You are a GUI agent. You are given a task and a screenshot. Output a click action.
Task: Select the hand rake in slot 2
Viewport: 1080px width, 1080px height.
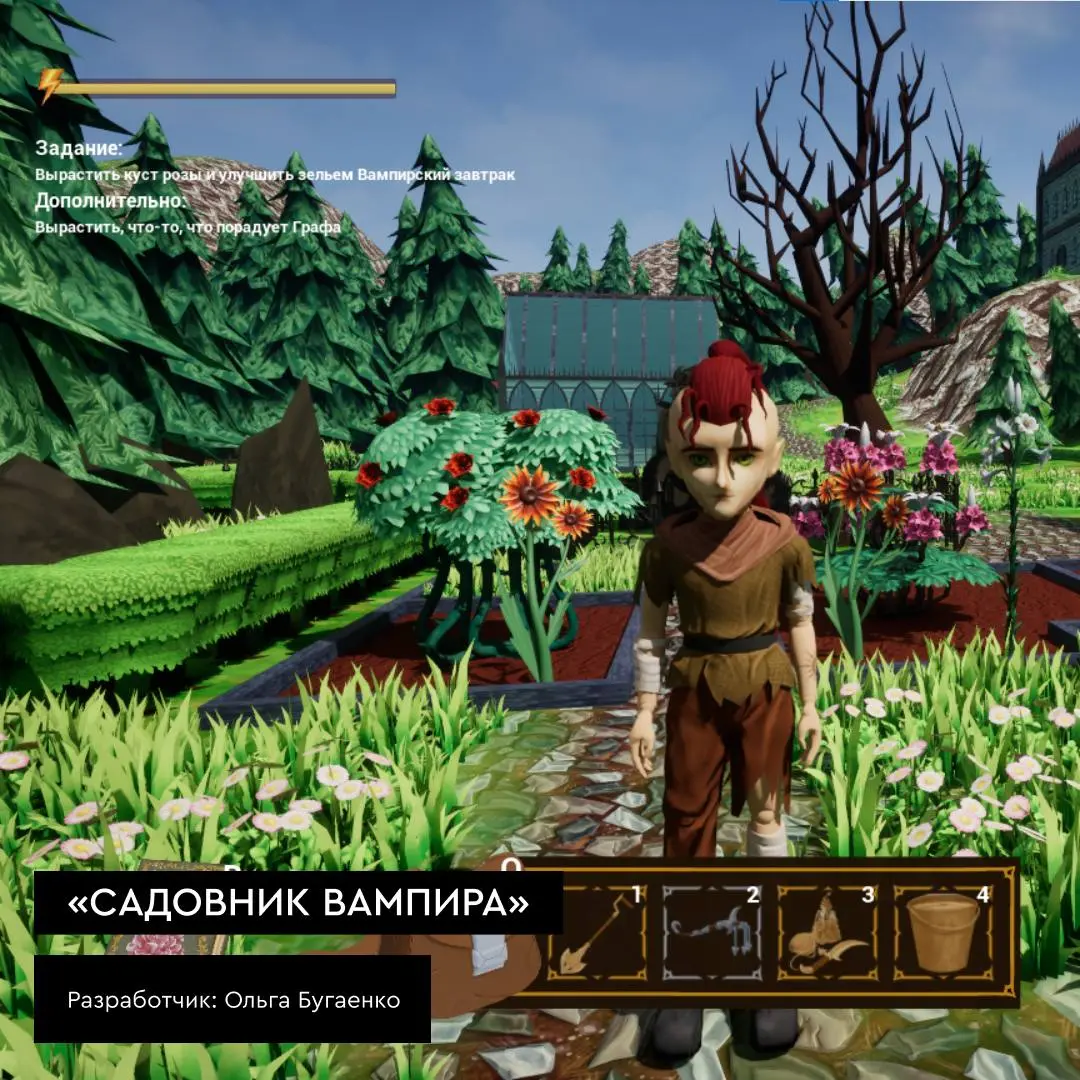(x=712, y=932)
